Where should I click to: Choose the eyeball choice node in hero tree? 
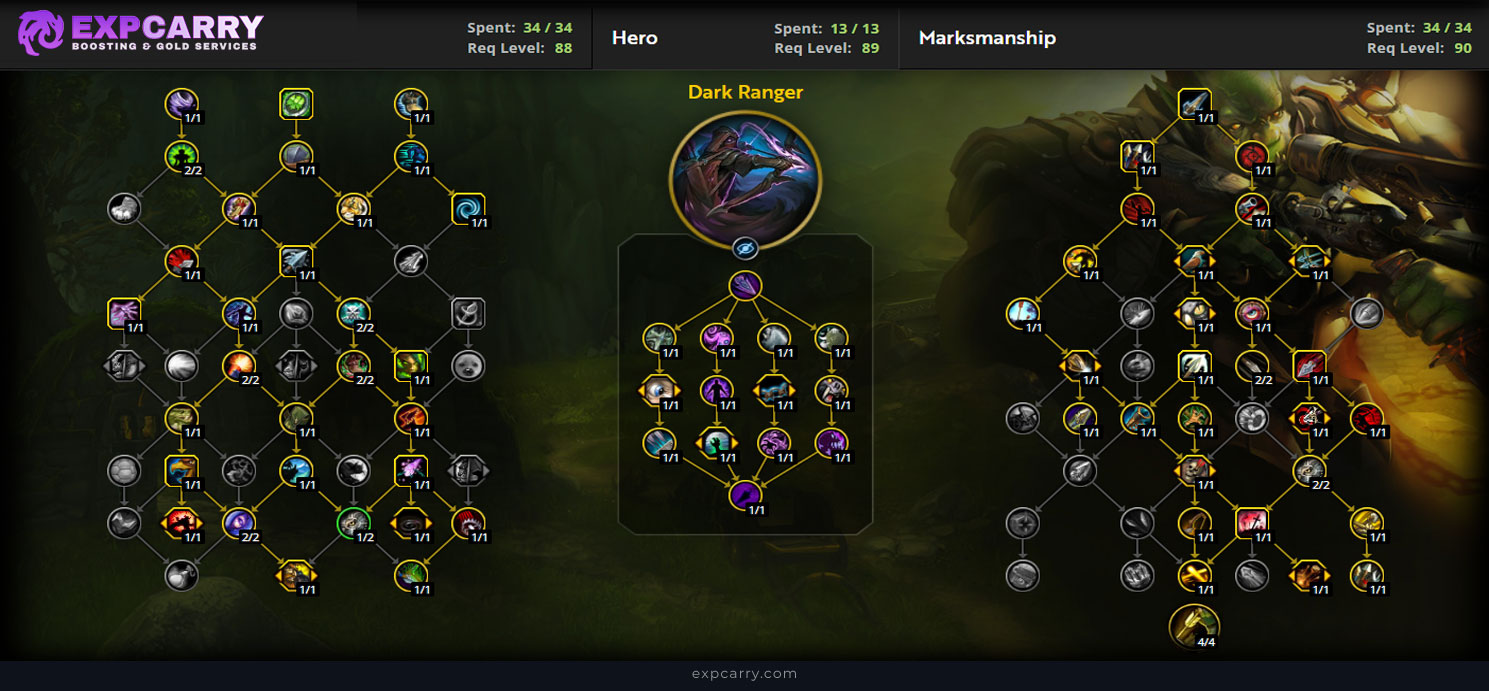(657, 390)
